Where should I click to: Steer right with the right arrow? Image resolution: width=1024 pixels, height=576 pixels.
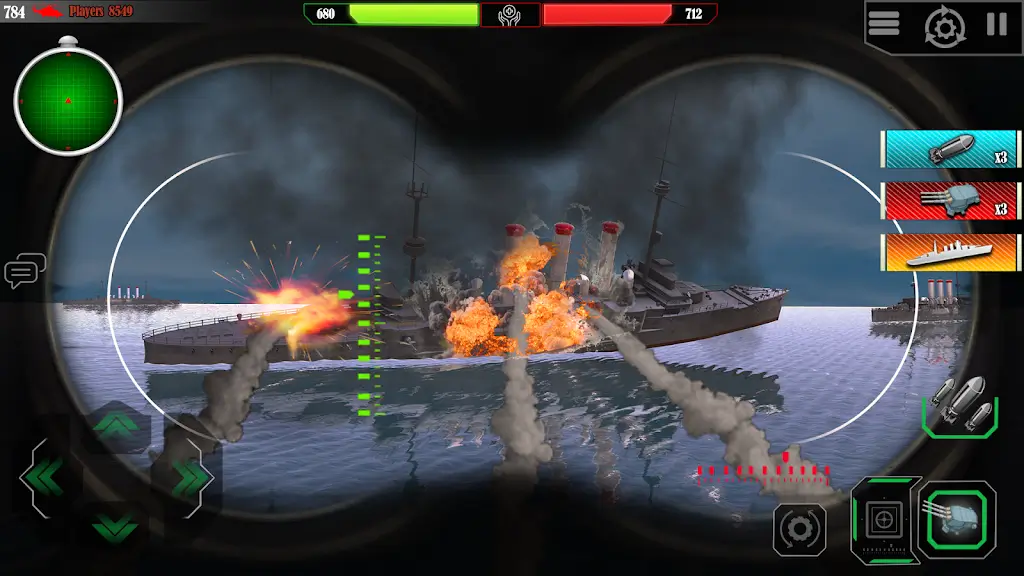[188, 478]
